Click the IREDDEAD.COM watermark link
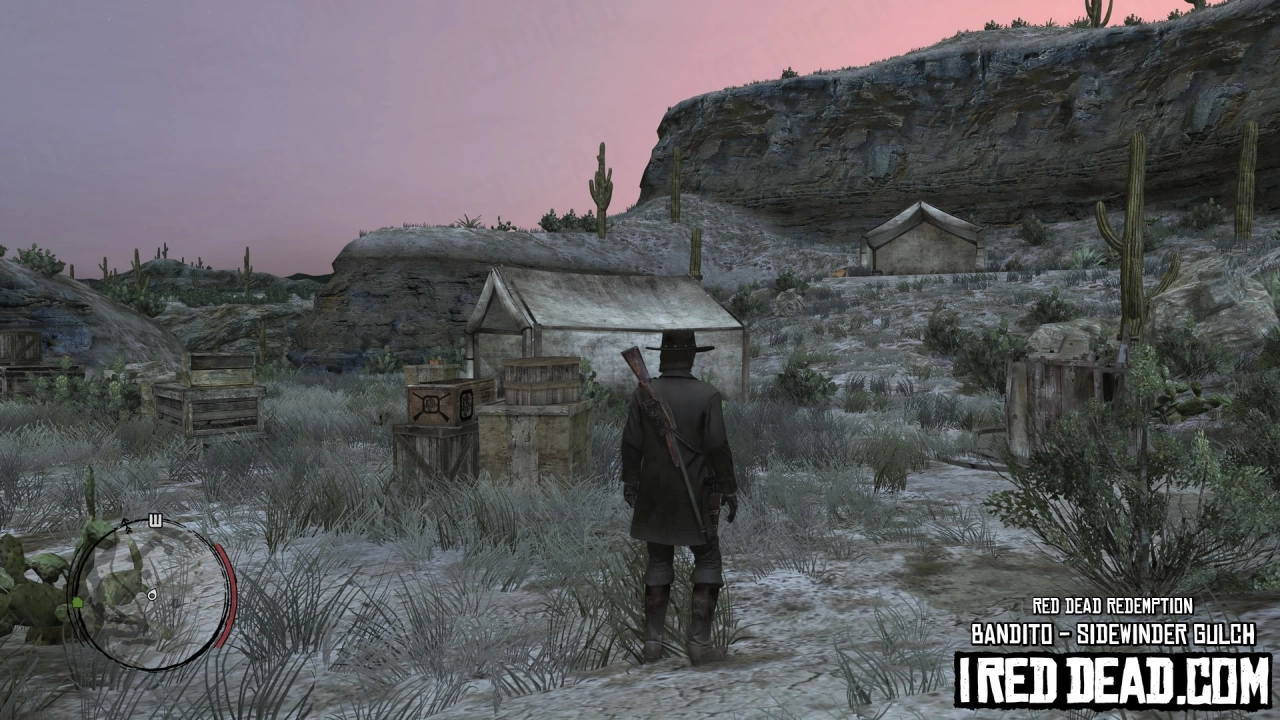The height and width of the screenshot is (720, 1280). [1110, 675]
